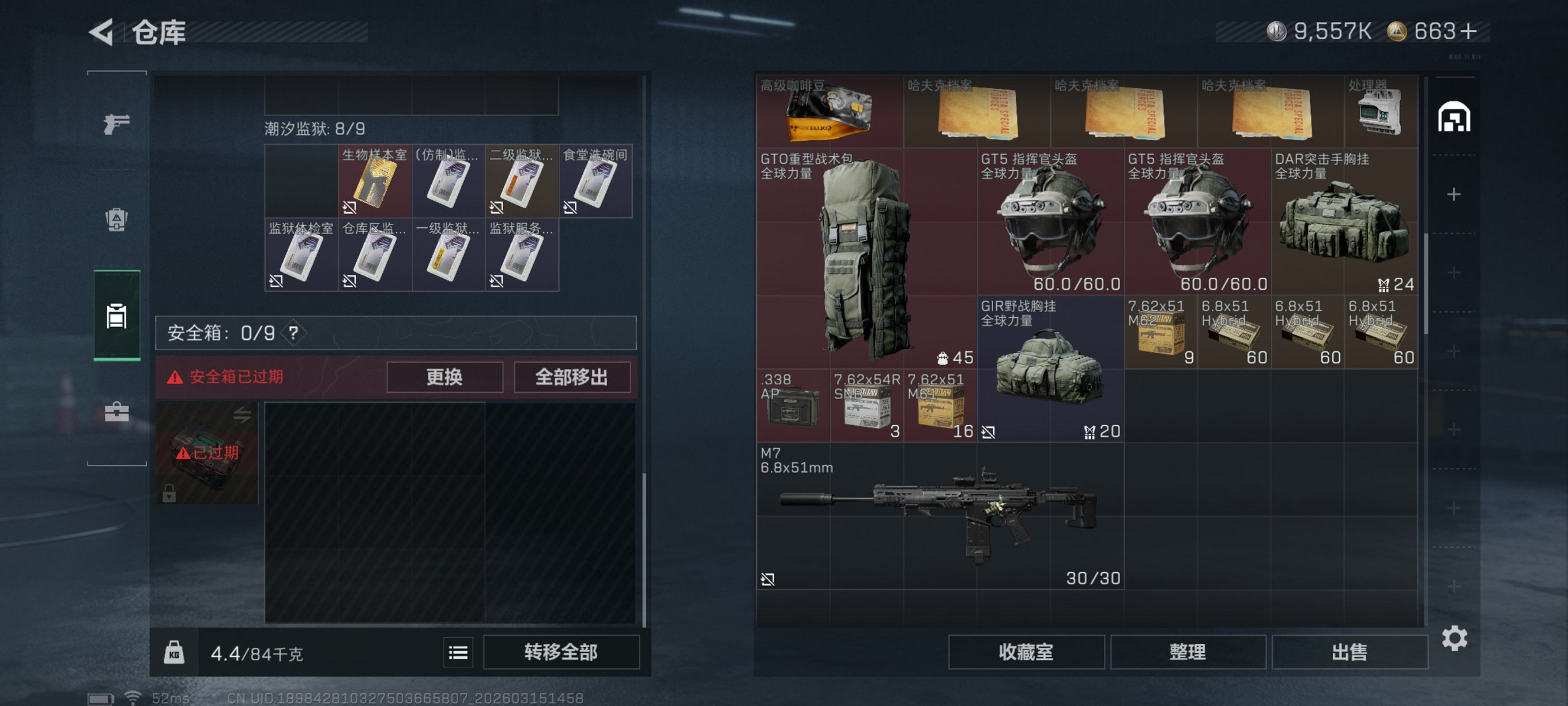Toggle the transfer marker on 生物样本室 keycard
Viewport: 1568px width, 706px height.
coord(349,208)
